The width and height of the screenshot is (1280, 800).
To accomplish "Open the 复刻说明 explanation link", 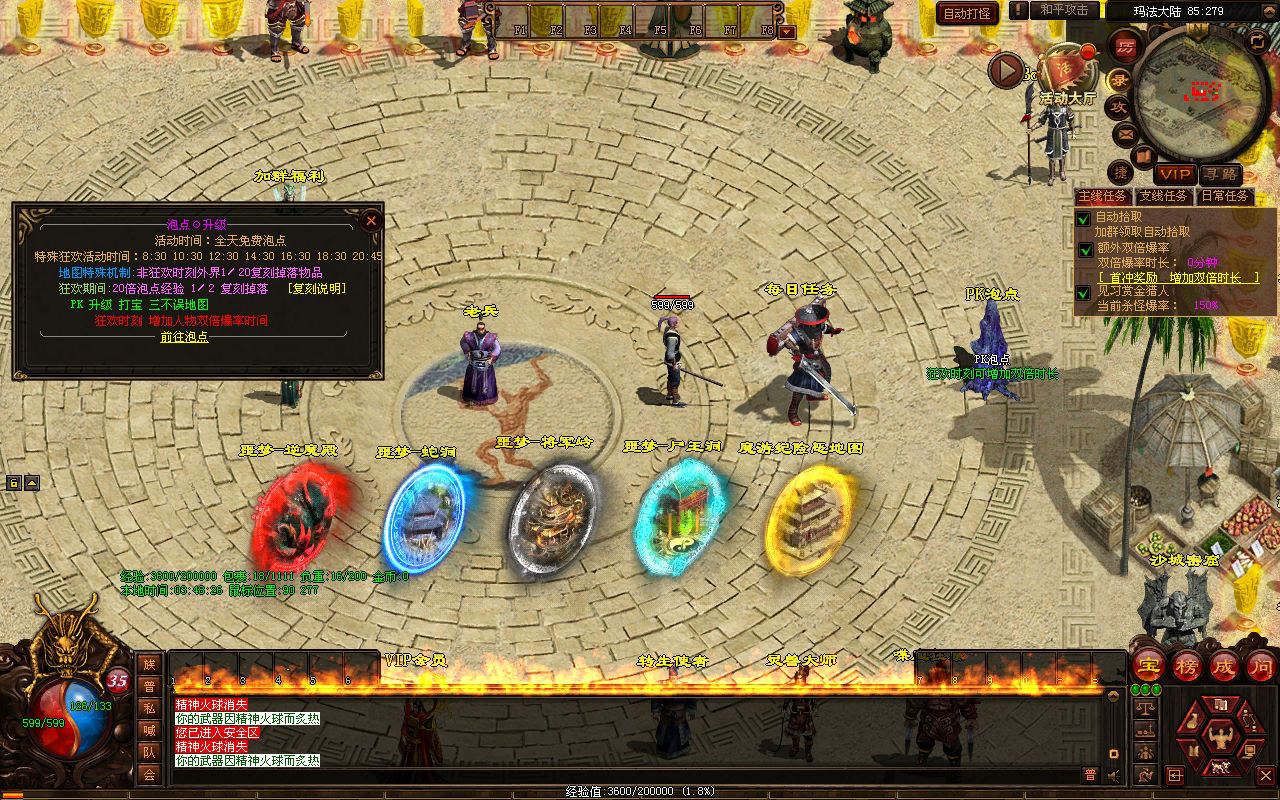I will [x=316, y=288].
